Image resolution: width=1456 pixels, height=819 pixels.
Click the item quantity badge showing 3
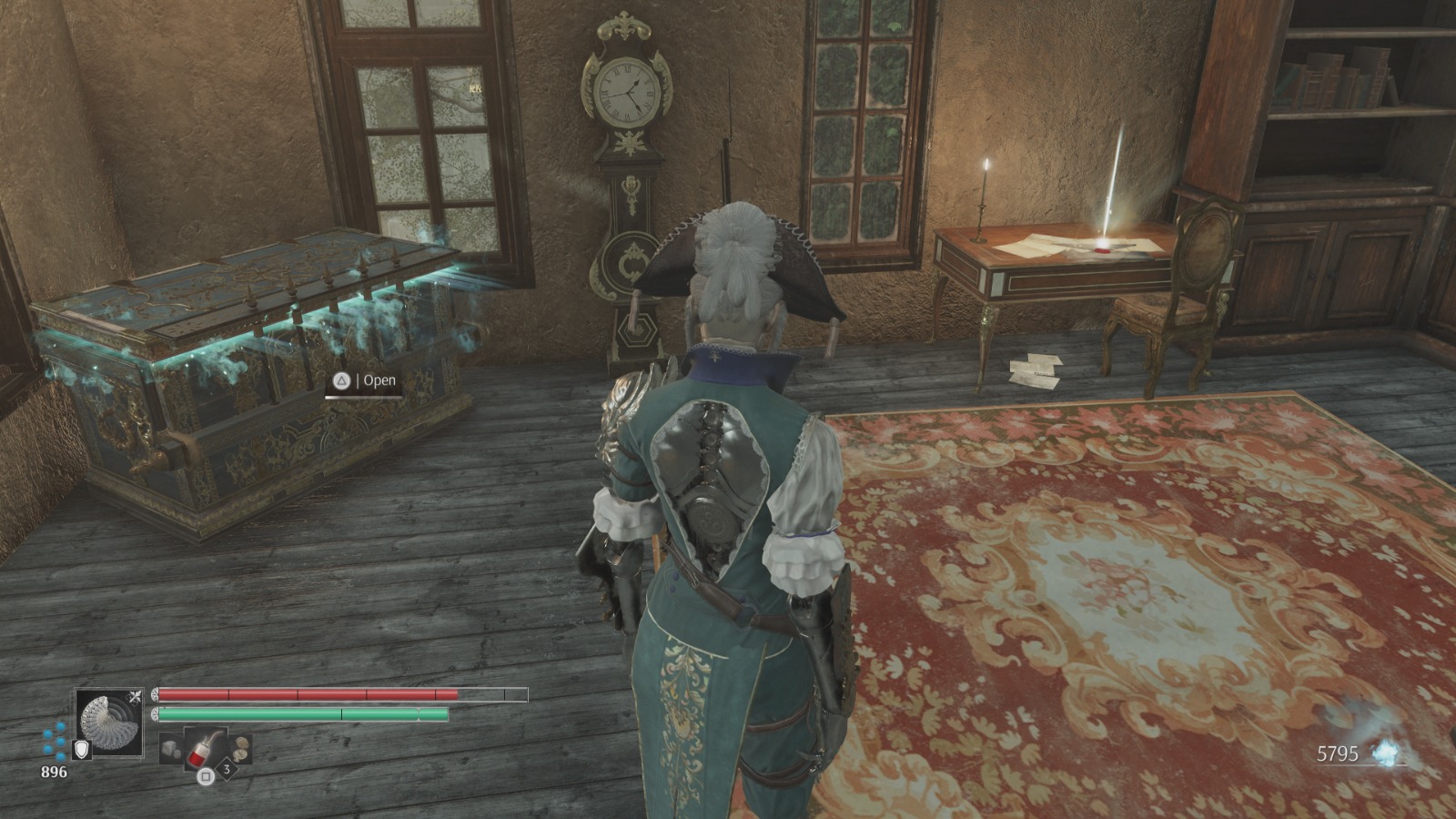pyautogui.click(x=226, y=769)
